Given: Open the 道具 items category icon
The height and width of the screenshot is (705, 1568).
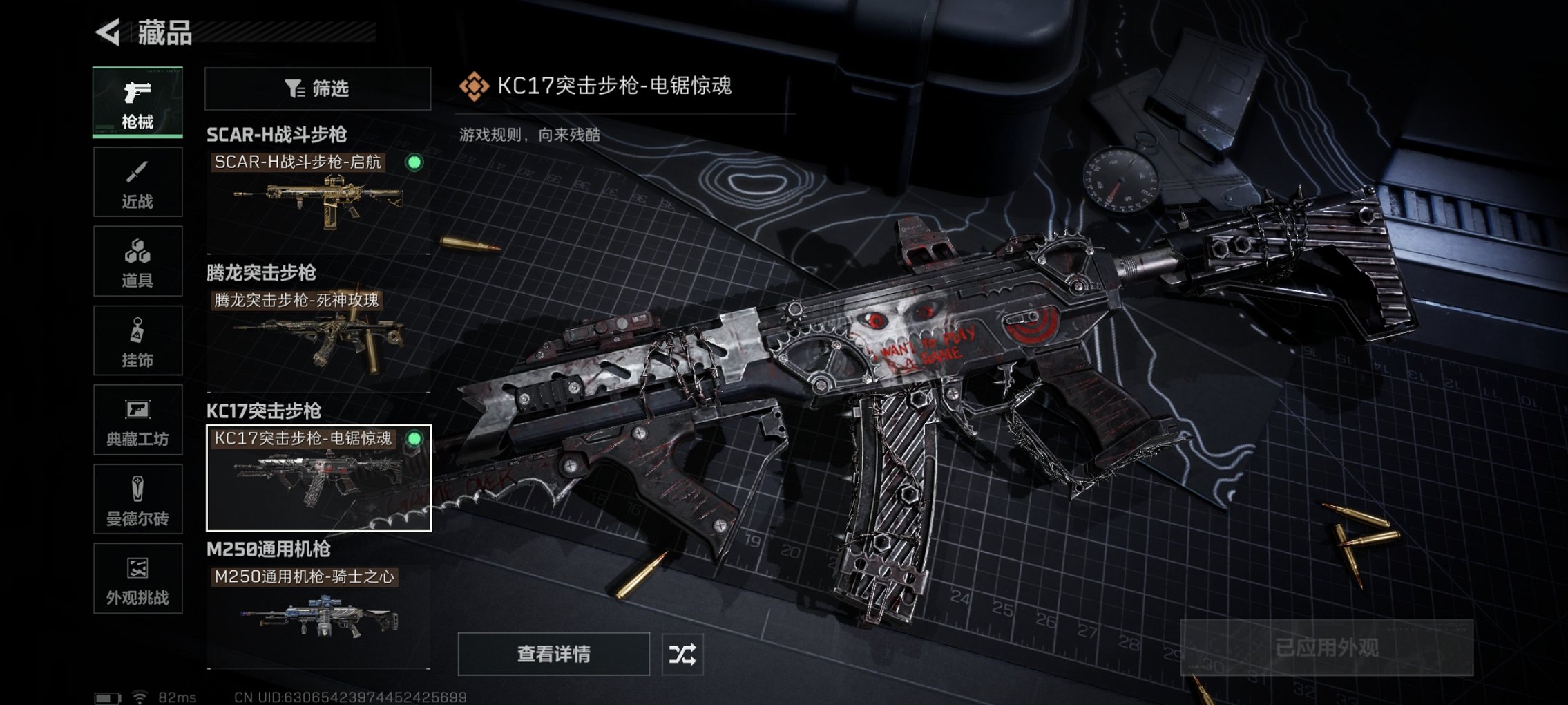Looking at the screenshot, I should [x=136, y=259].
